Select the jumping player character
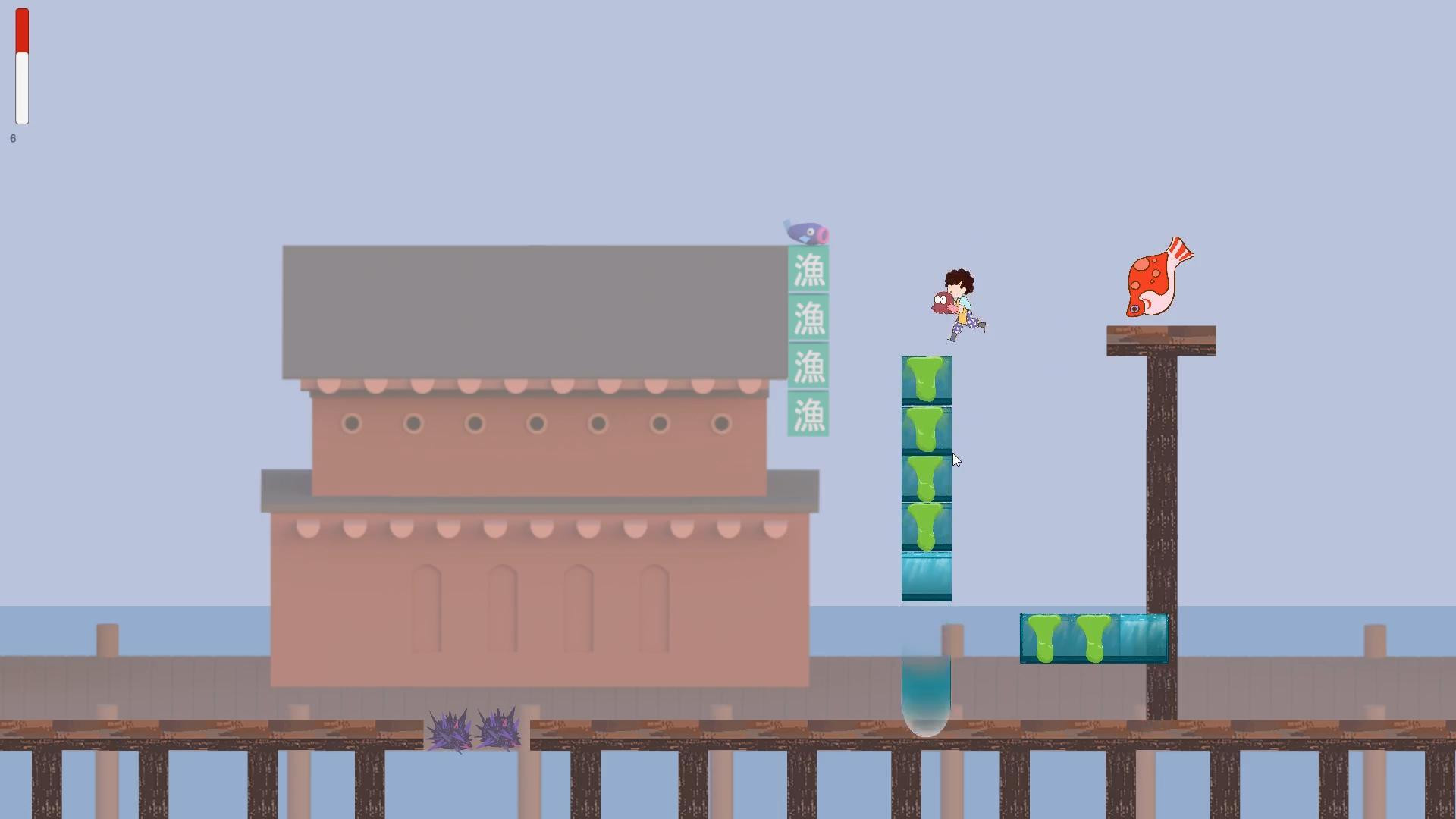The image size is (1456, 819). click(963, 300)
